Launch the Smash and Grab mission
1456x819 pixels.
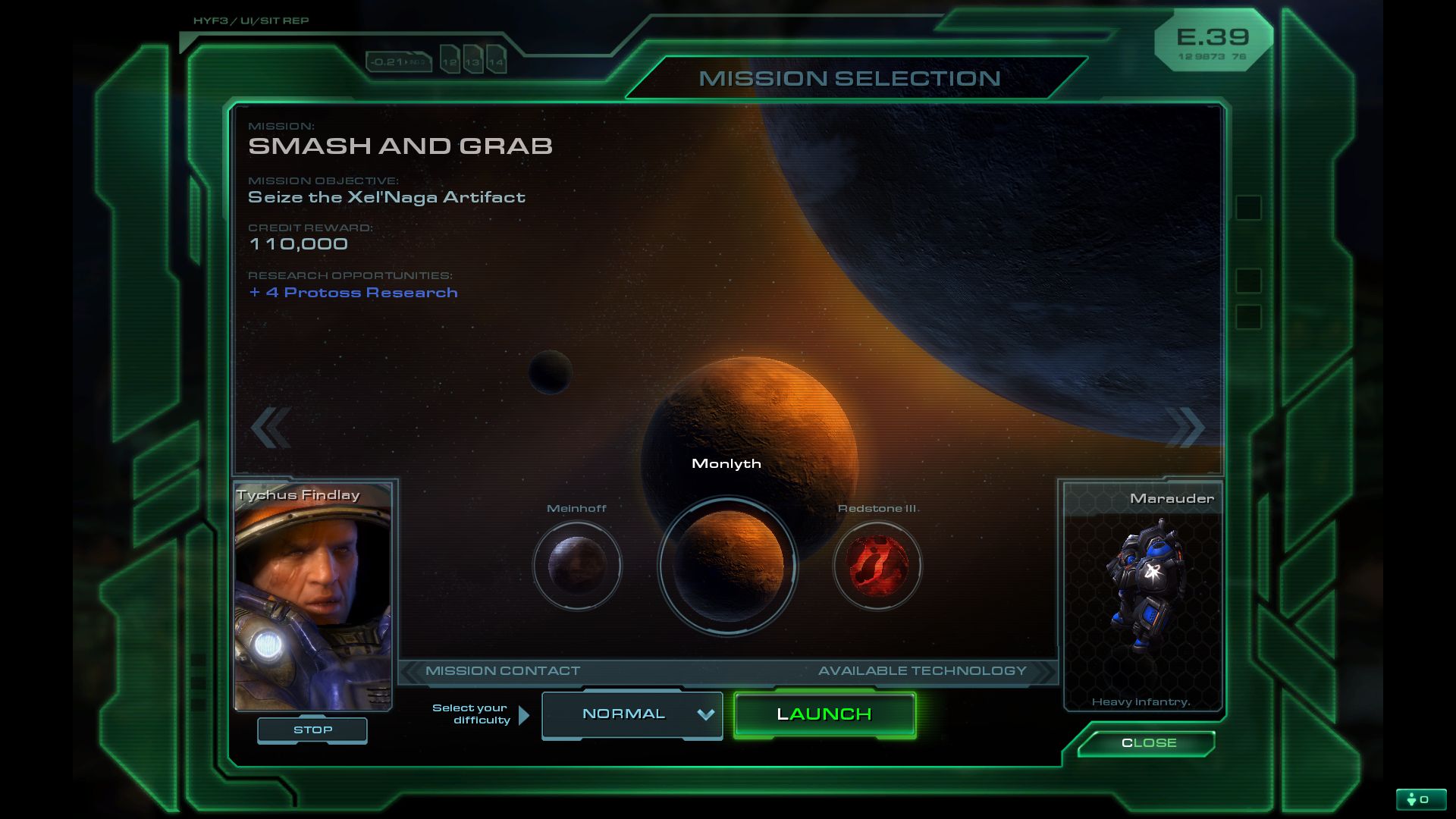(x=824, y=714)
